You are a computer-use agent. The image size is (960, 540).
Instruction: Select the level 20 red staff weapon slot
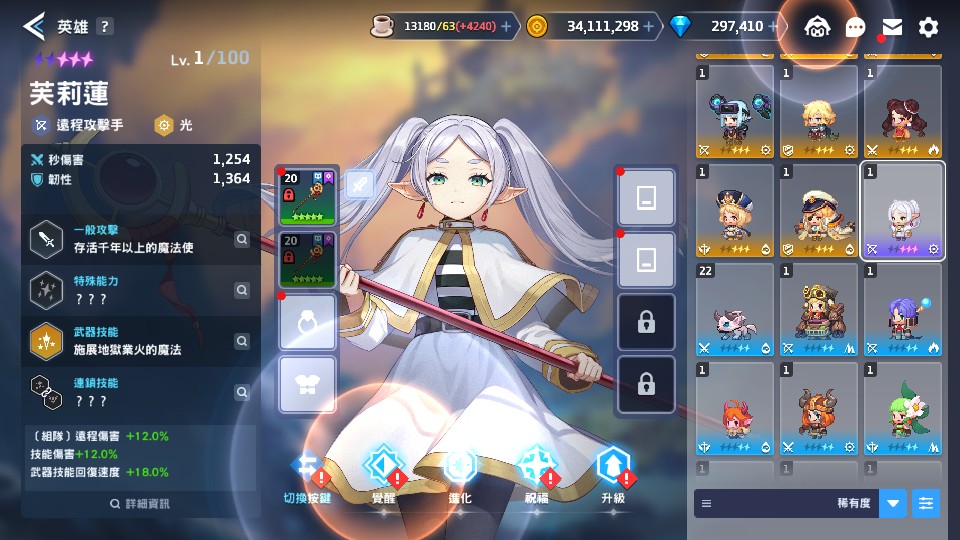point(308,196)
